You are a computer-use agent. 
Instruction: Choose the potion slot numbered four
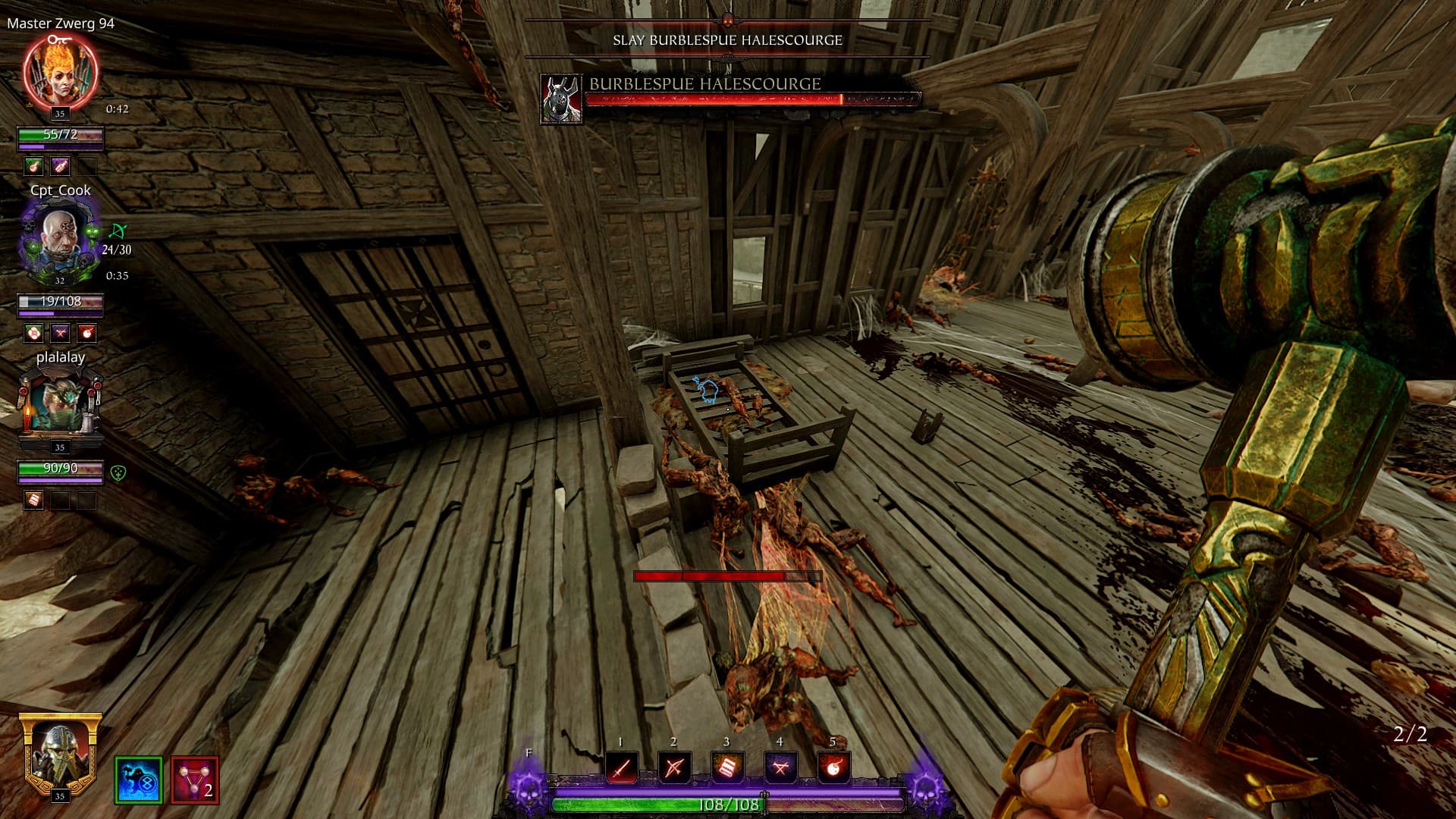(780, 768)
